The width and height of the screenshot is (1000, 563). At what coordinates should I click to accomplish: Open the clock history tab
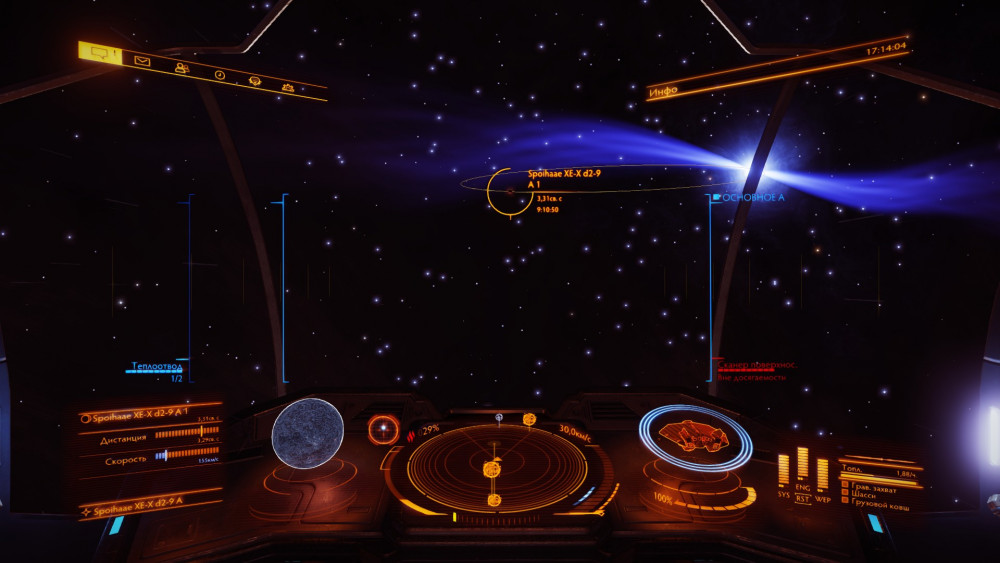coord(219,75)
